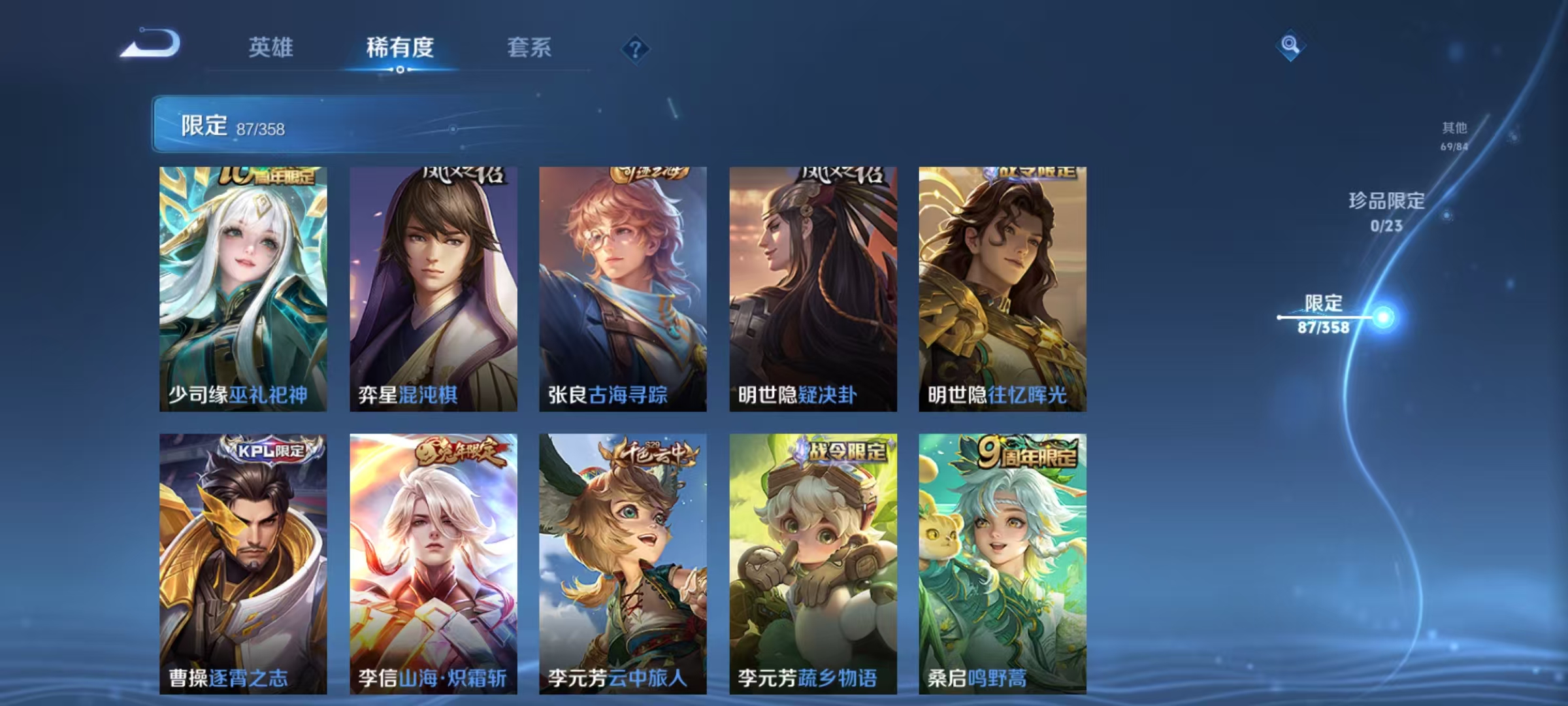
Task: Open the help question mark icon
Action: coord(634,48)
